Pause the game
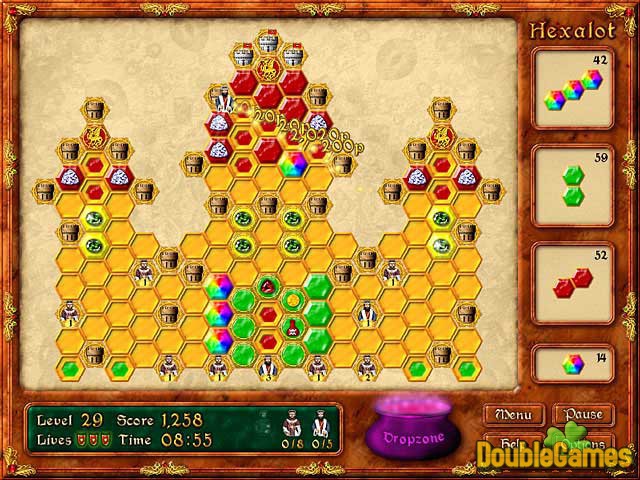Viewport: 640px width, 480px height. point(583,414)
